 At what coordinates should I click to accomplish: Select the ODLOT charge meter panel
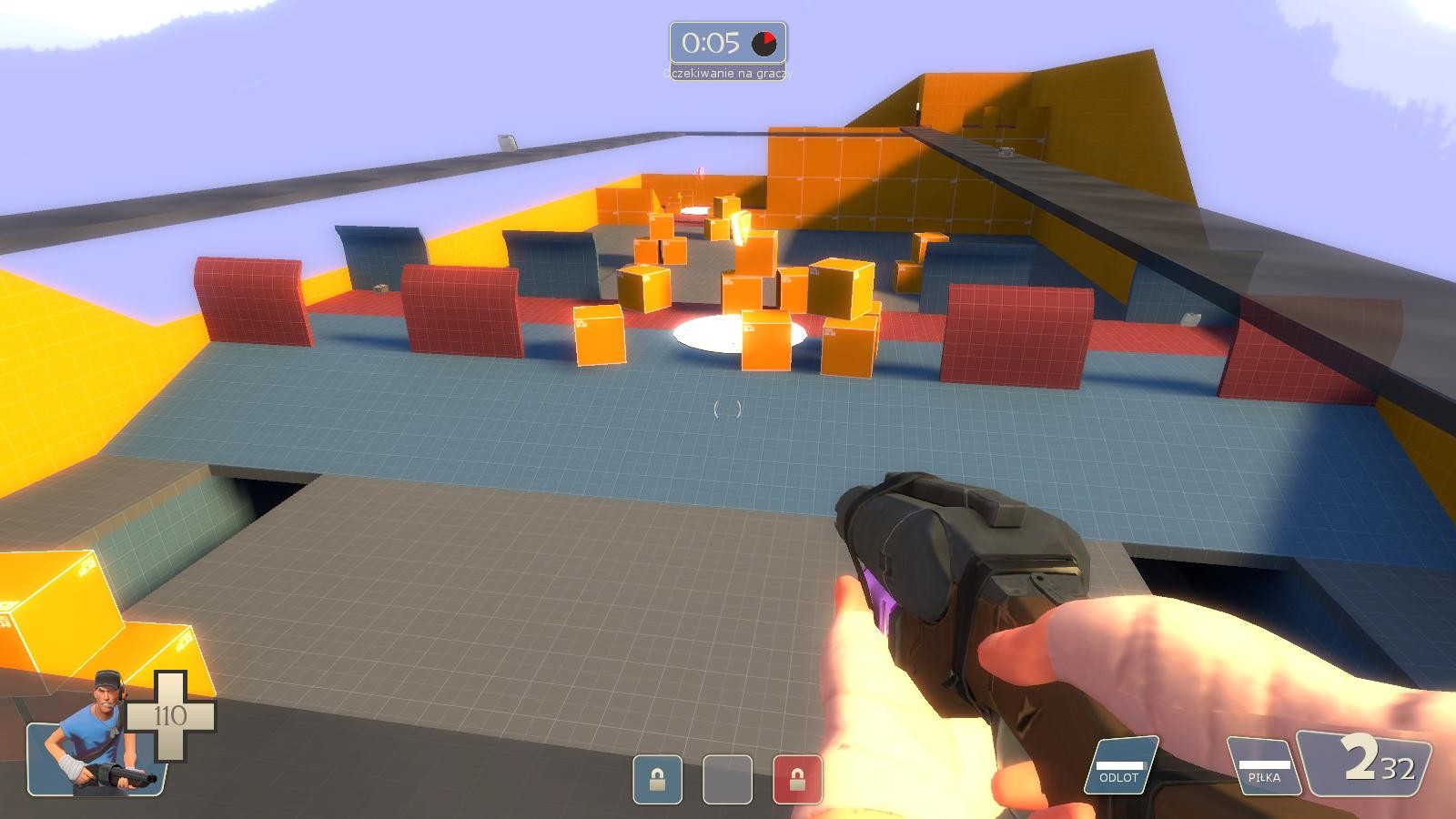[x=1120, y=765]
